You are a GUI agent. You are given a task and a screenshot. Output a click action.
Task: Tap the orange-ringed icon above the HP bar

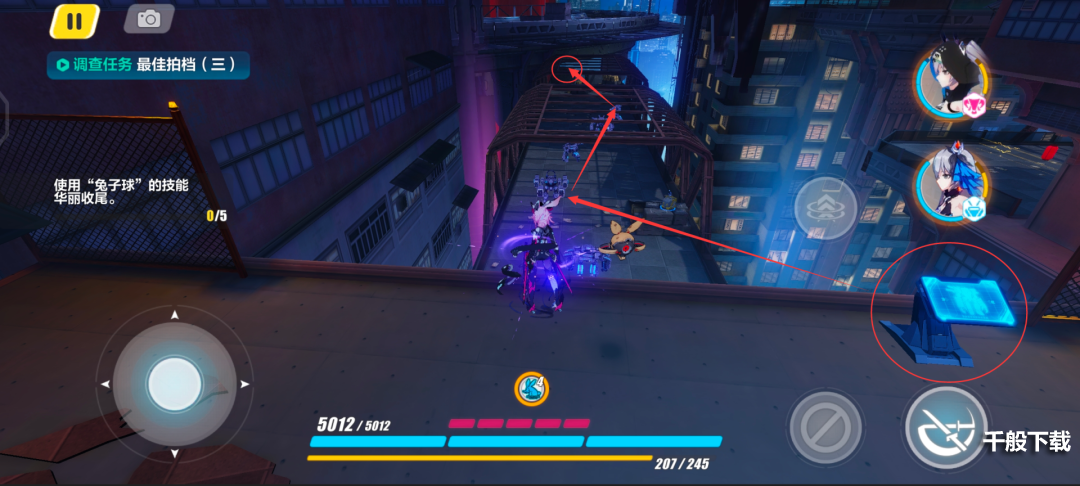click(x=532, y=388)
